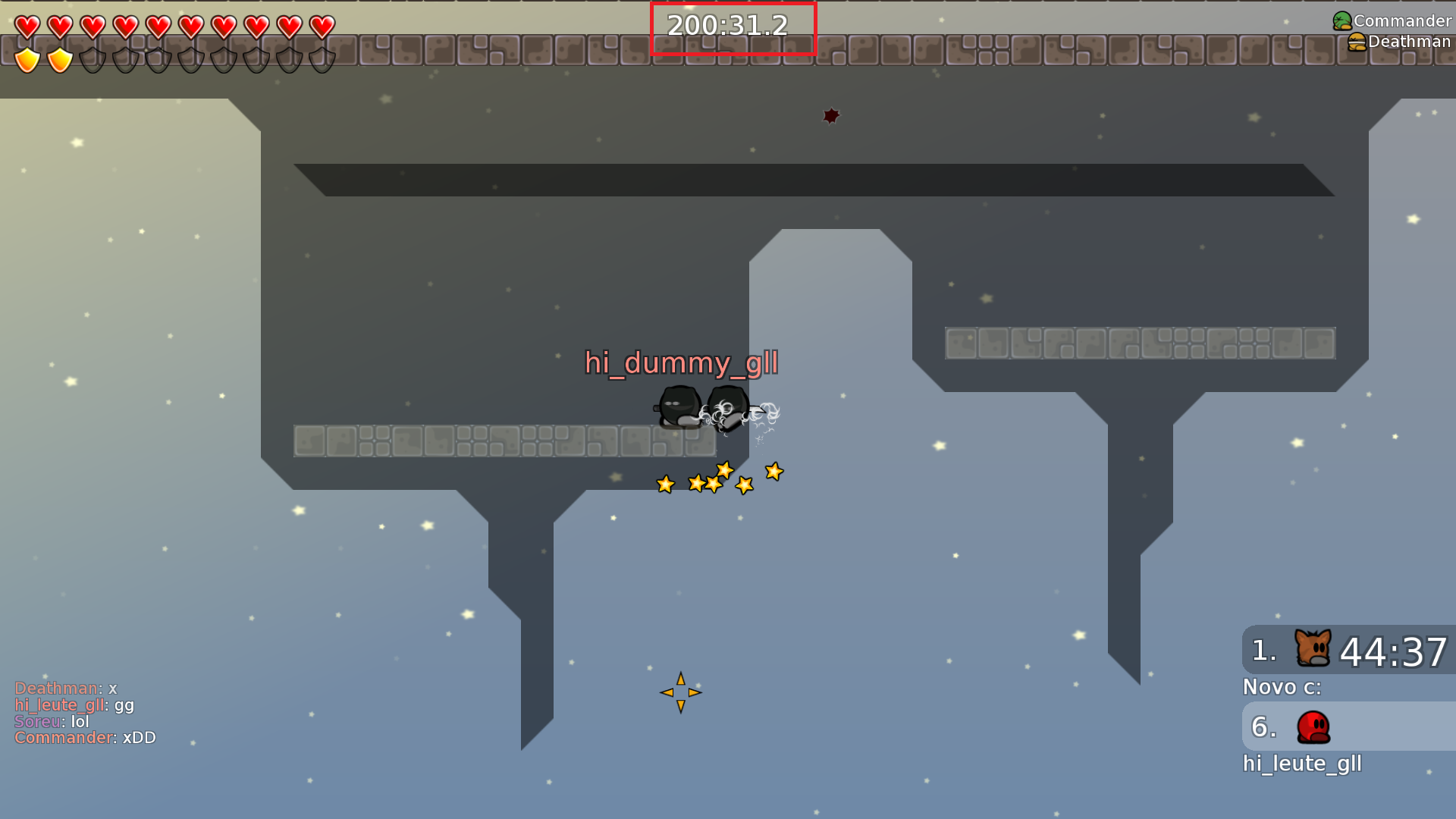Click the player name Novo c: on the scoreboard
Image resolution: width=1456 pixels, height=819 pixels.
pyautogui.click(x=1281, y=687)
